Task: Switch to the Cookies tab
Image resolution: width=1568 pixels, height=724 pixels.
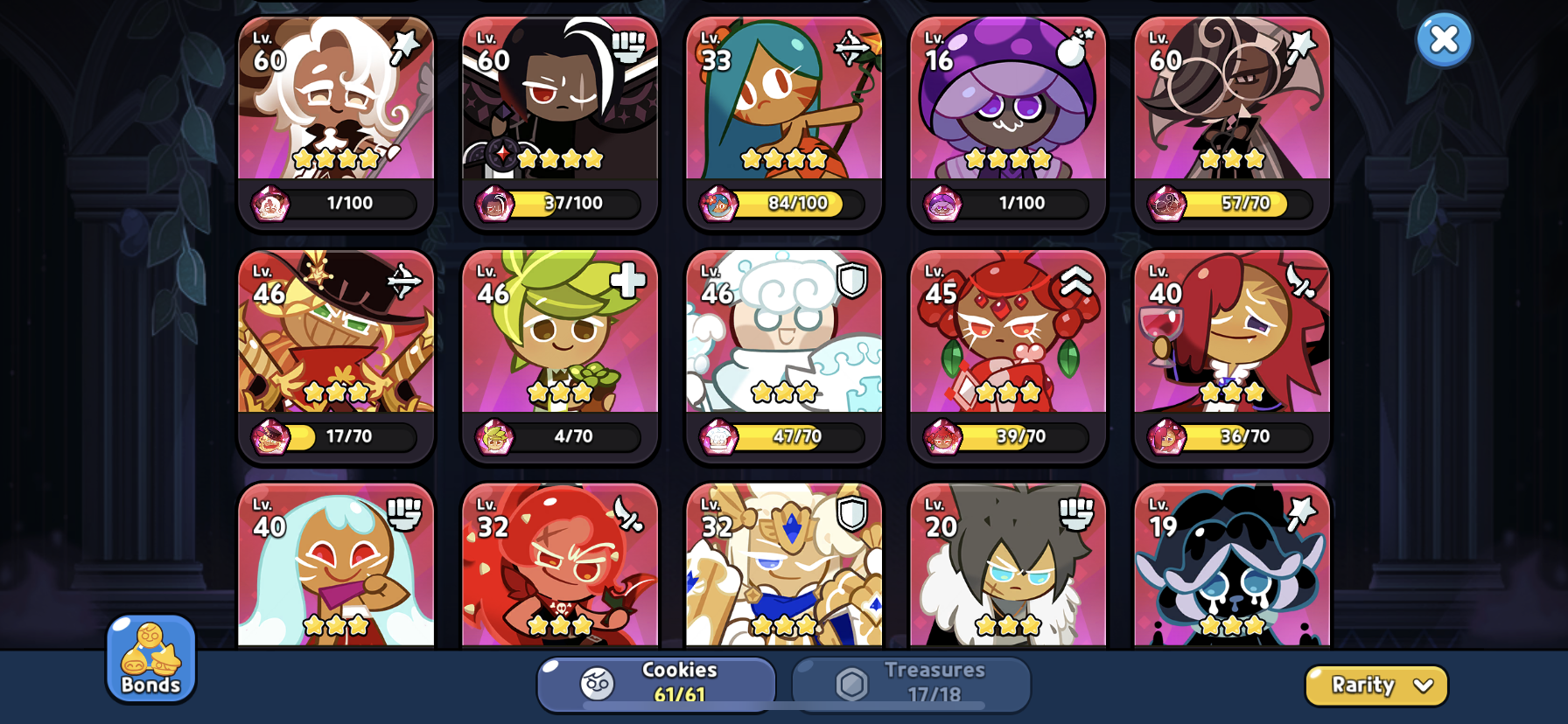Action: (x=656, y=684)
